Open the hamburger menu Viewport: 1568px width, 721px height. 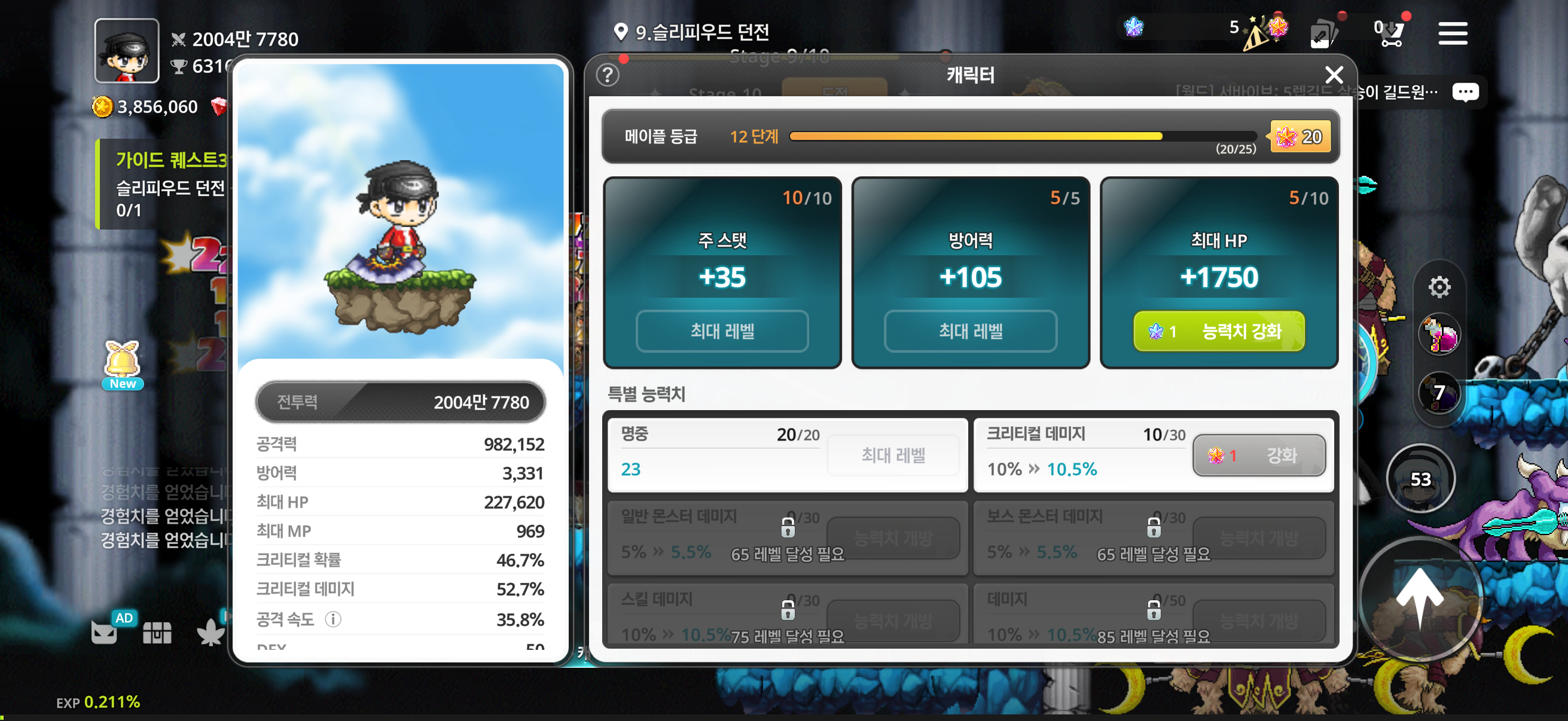(1453, 33)
